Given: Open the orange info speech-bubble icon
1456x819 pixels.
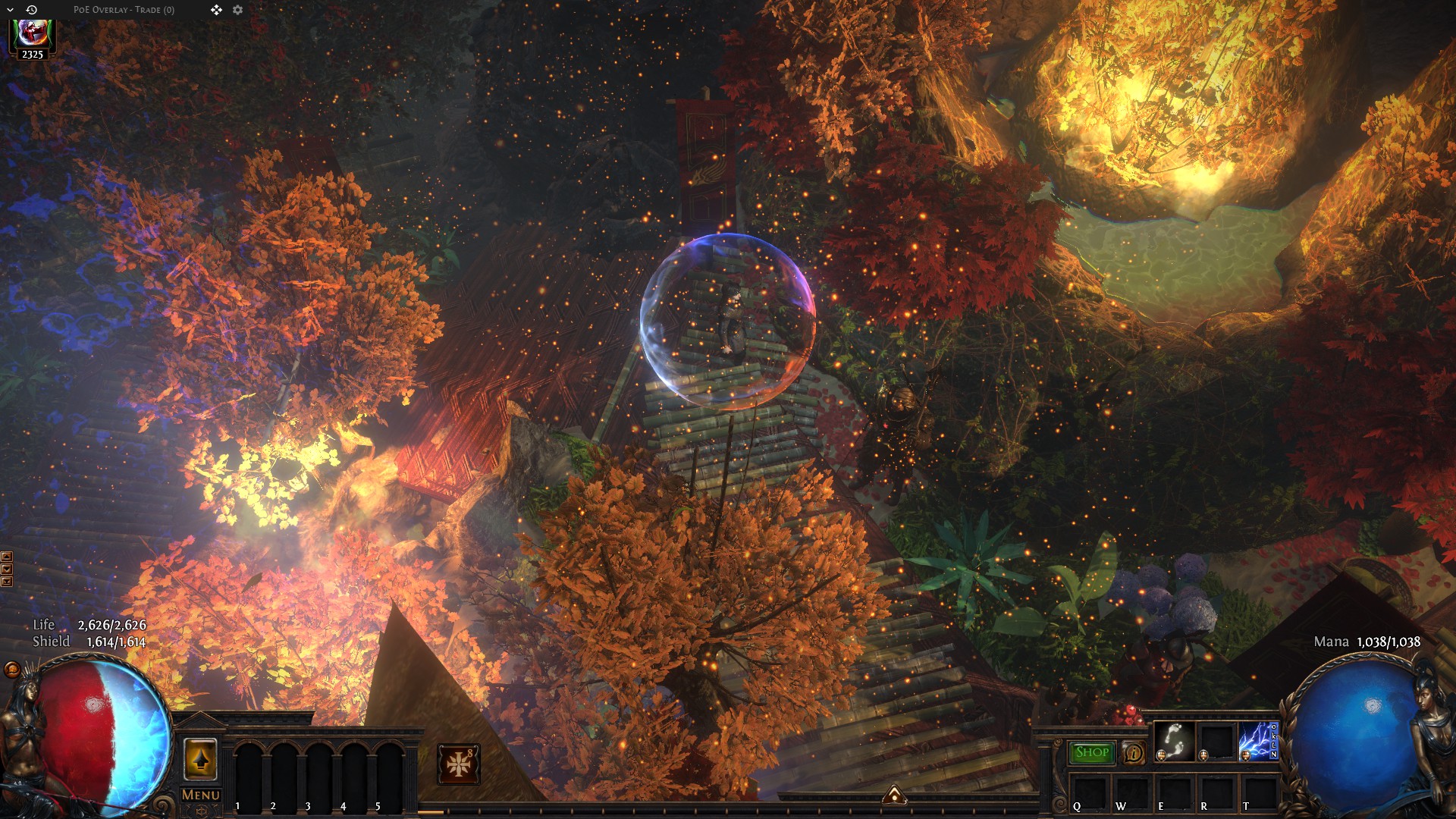Looking at the screenshot, I should click(1134, 753).
